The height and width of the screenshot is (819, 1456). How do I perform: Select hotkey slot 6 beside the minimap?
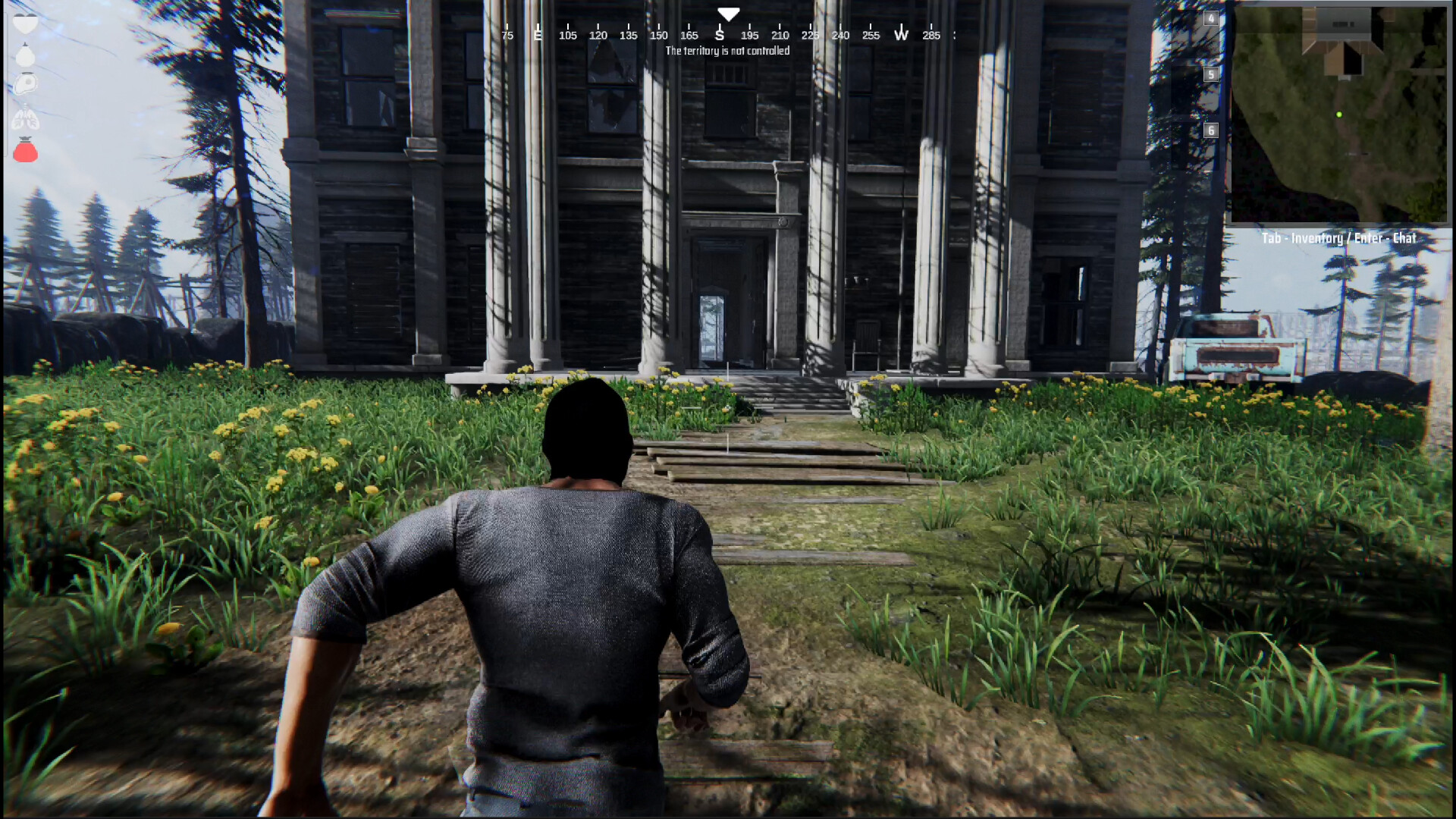(x=1211, y=130)
